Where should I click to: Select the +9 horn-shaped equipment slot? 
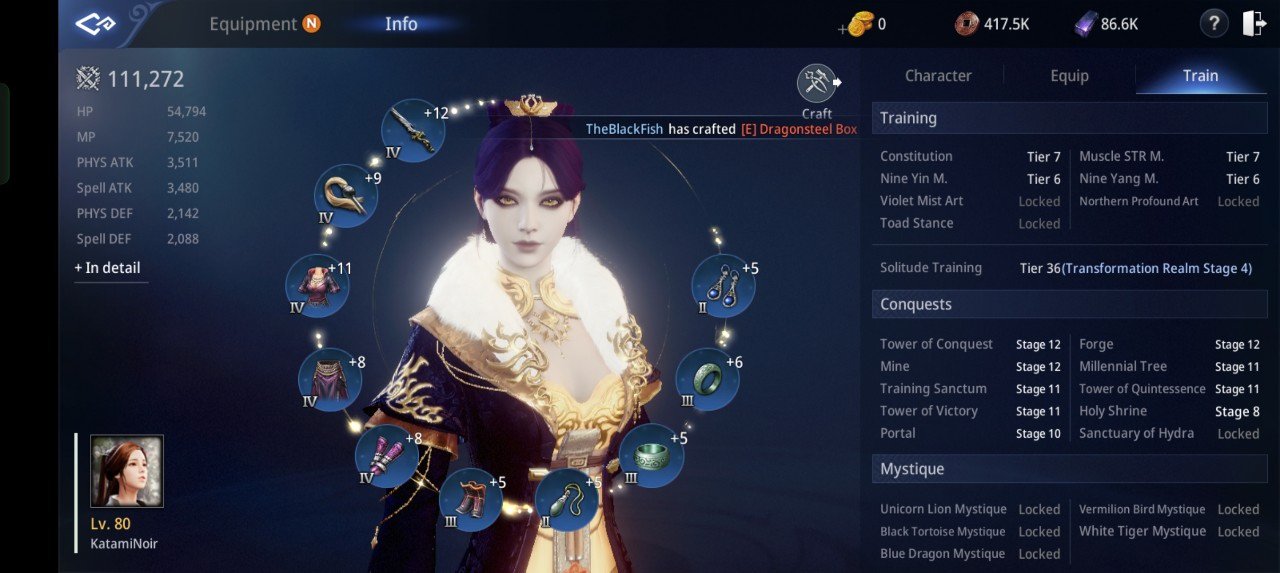(346, 195)
